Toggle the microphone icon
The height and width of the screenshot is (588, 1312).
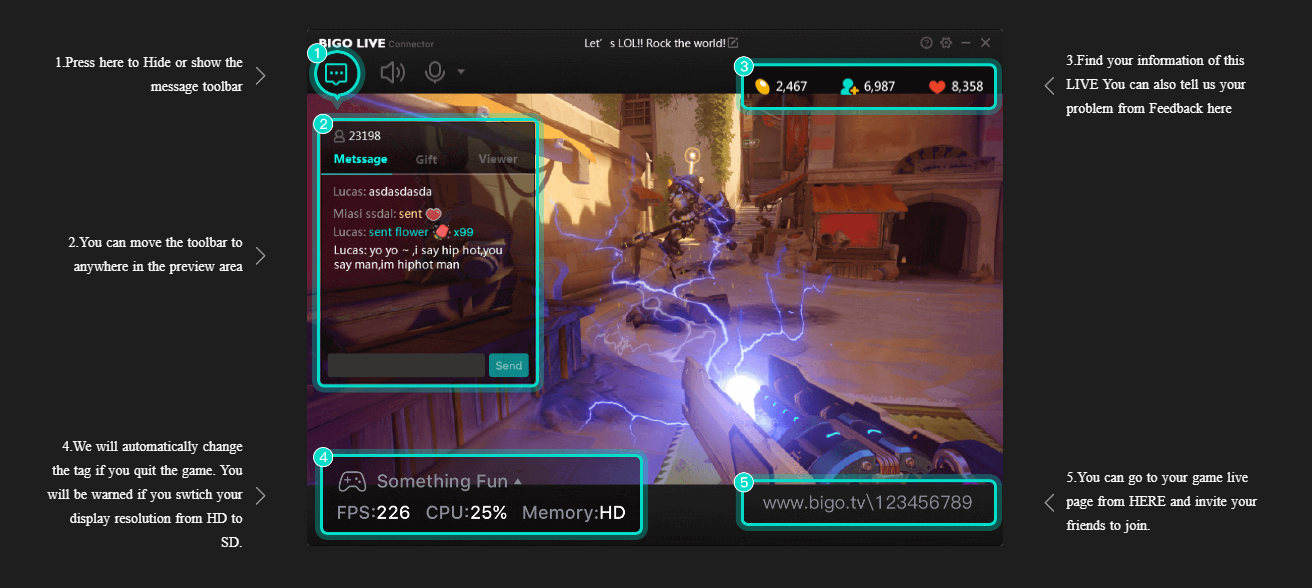click(x=435, y=72)
